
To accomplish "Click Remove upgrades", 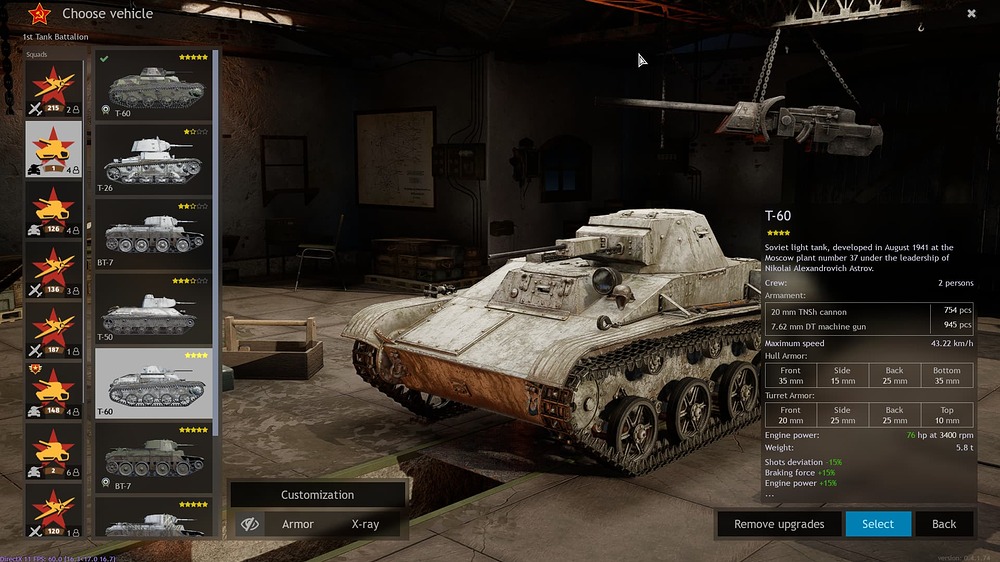I will click(779, 524).
